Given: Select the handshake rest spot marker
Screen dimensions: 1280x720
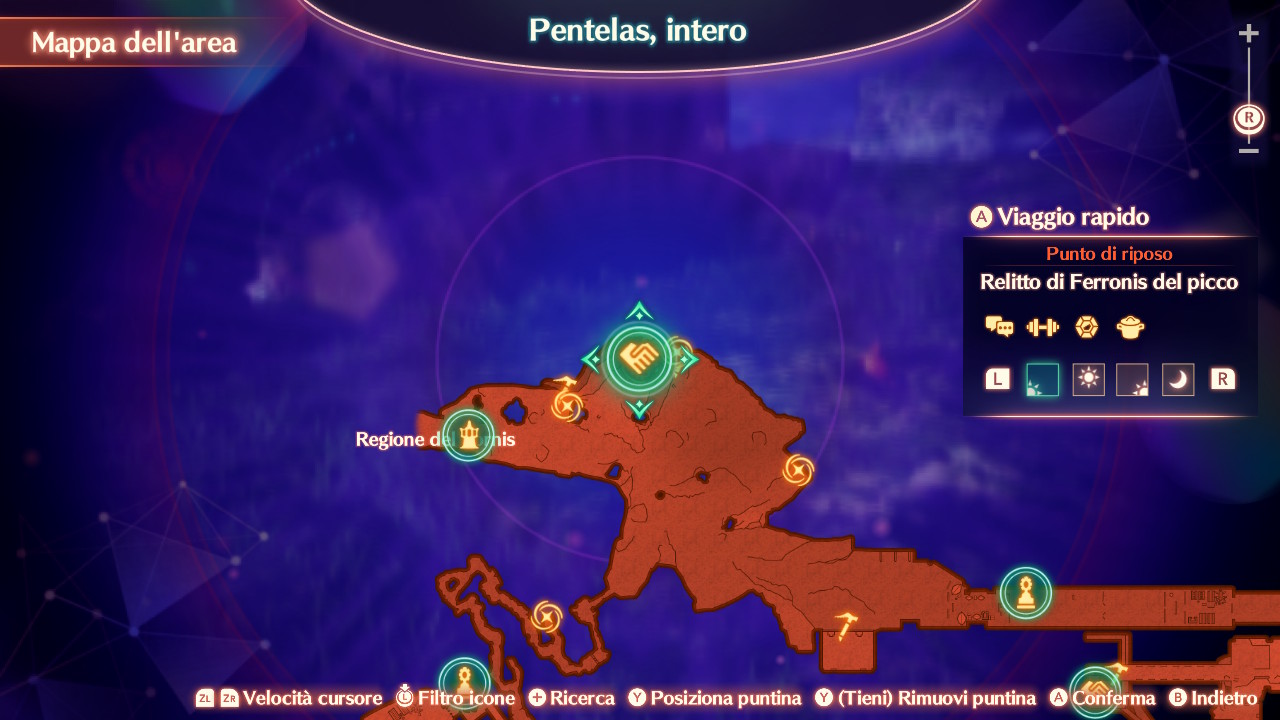Looking at the screenshot, I should 639,357.
